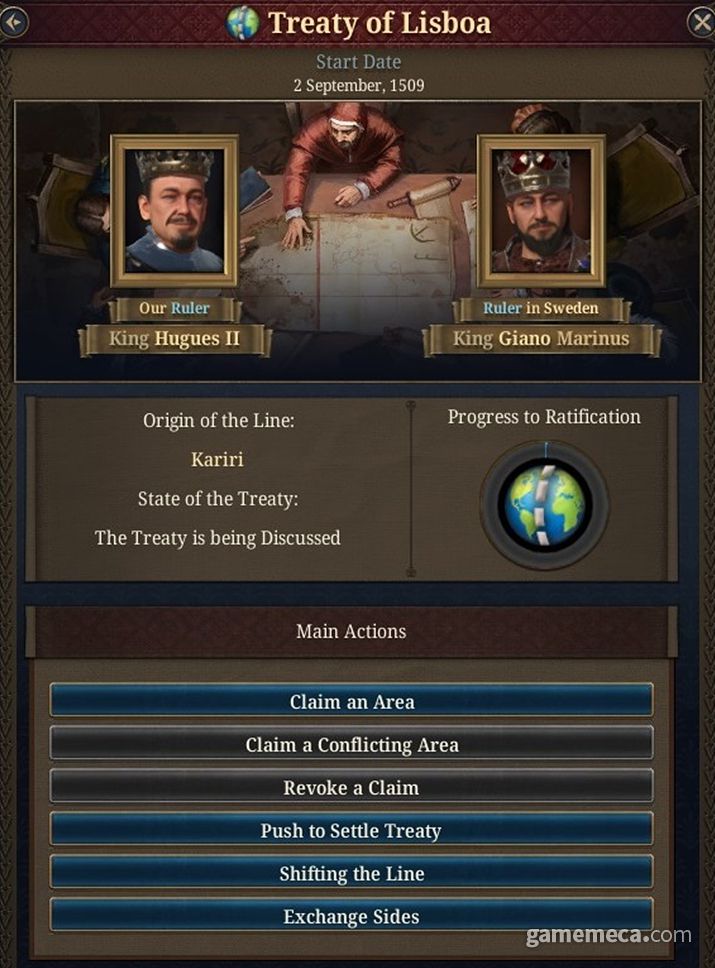Open King Hugues II's portrait
This screenshot has width=715, height=968.
(174, 210)
